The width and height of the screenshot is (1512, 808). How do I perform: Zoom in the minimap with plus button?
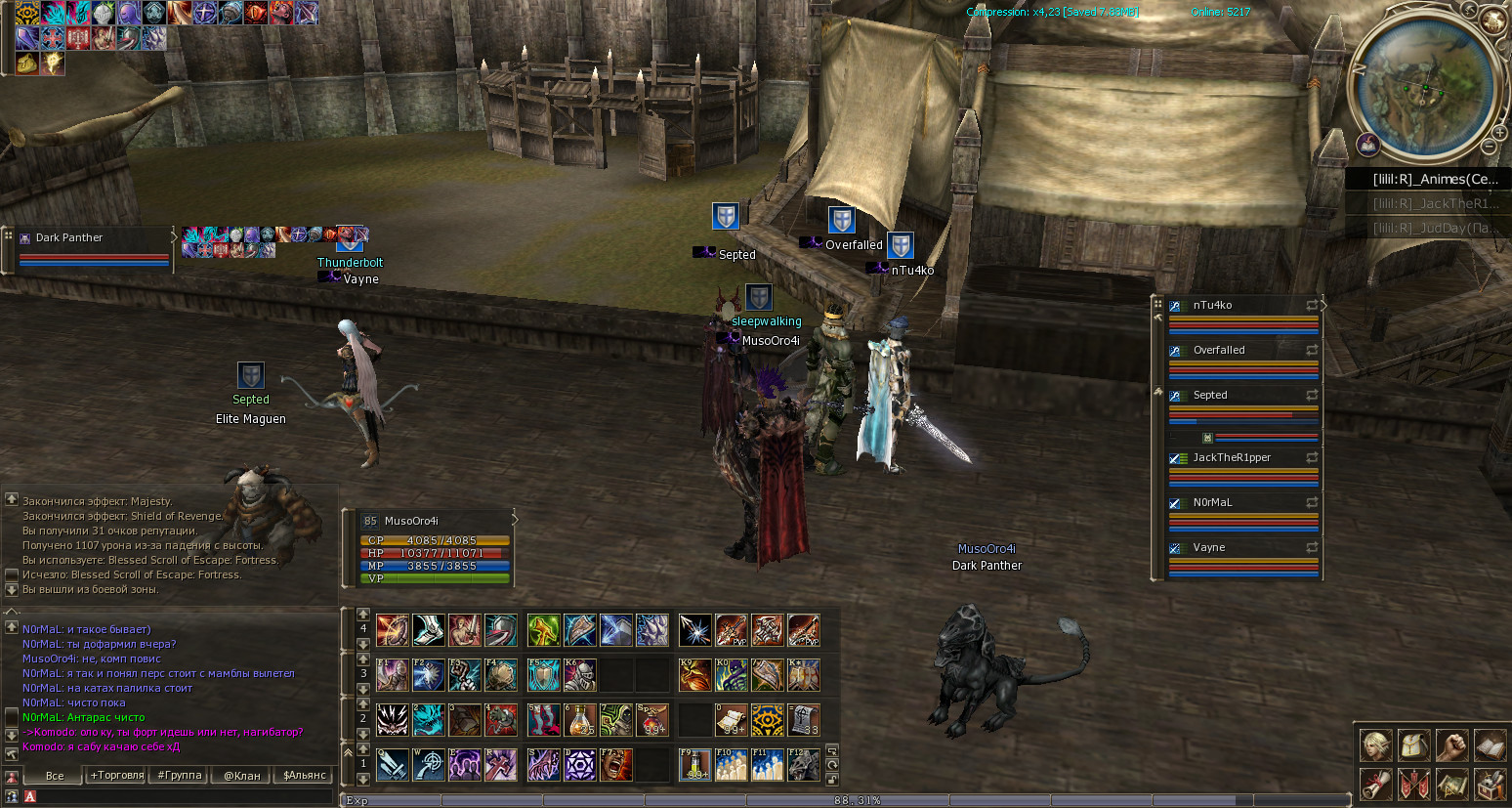(x=1499, y=132)
